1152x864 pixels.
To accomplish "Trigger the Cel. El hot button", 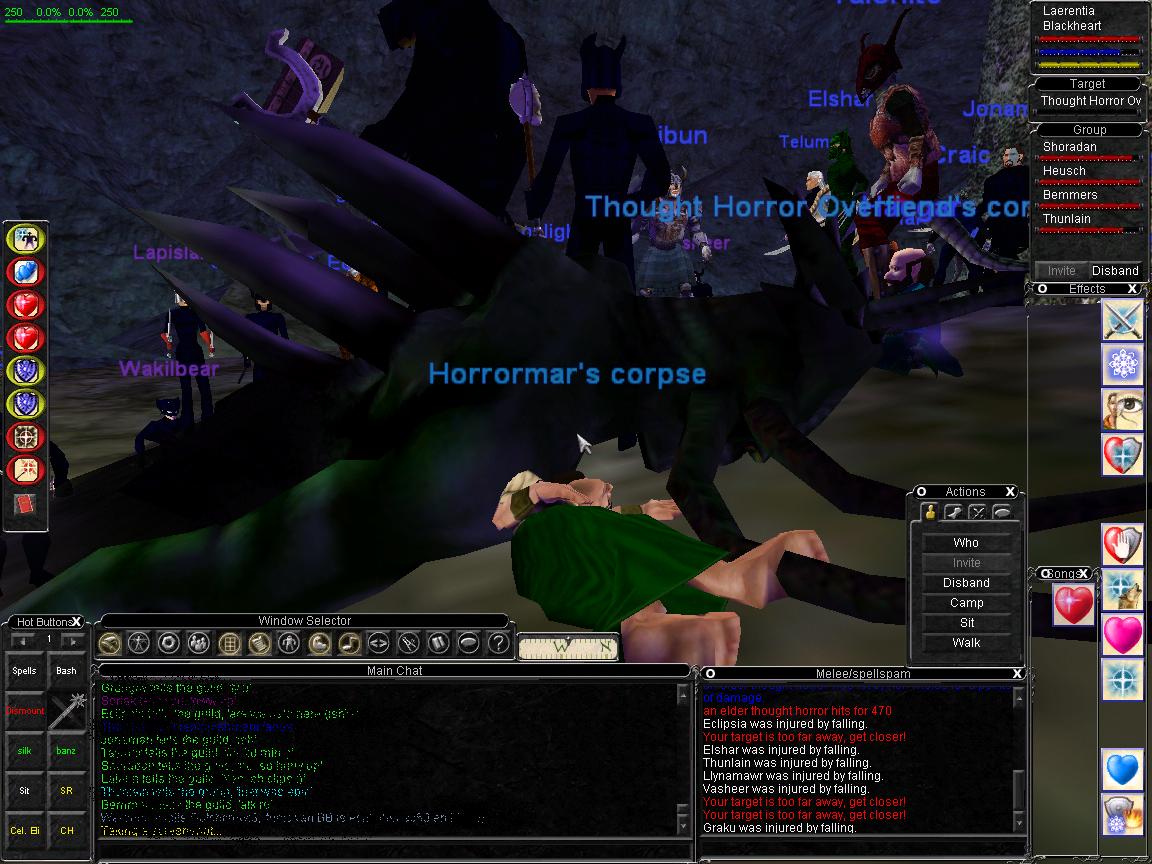I will [25, 831].
